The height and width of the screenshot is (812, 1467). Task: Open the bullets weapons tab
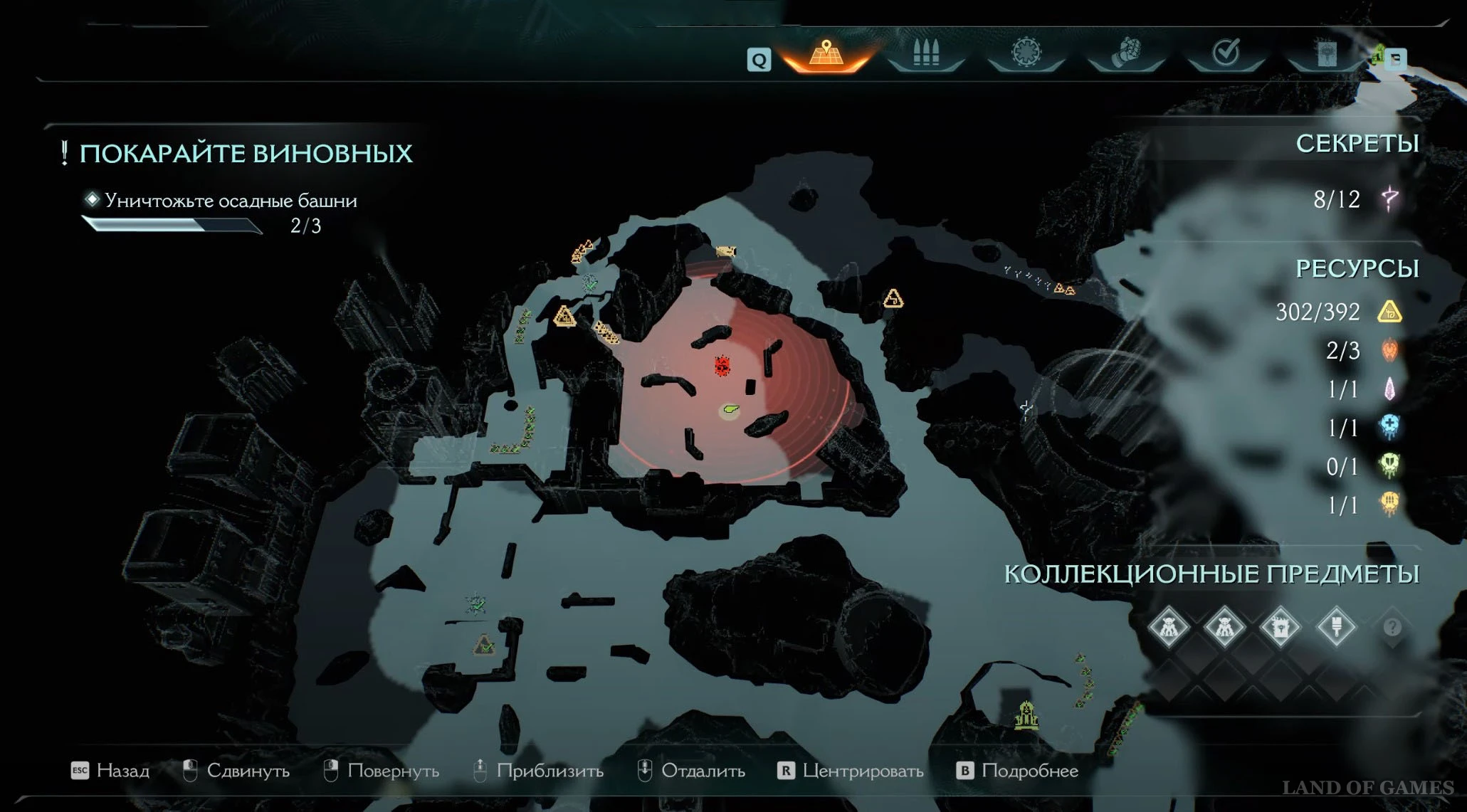926,53
